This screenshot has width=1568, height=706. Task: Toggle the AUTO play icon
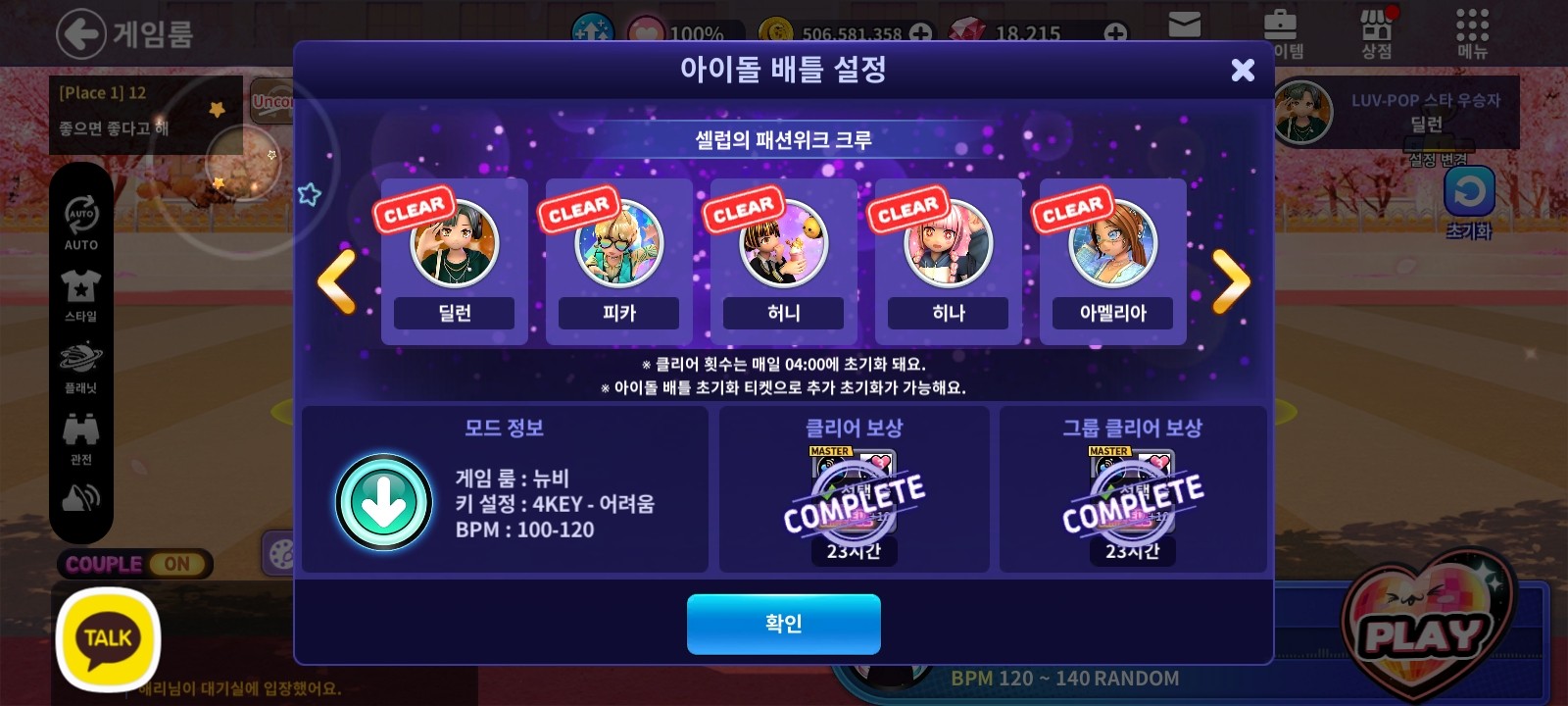[81, 219]
